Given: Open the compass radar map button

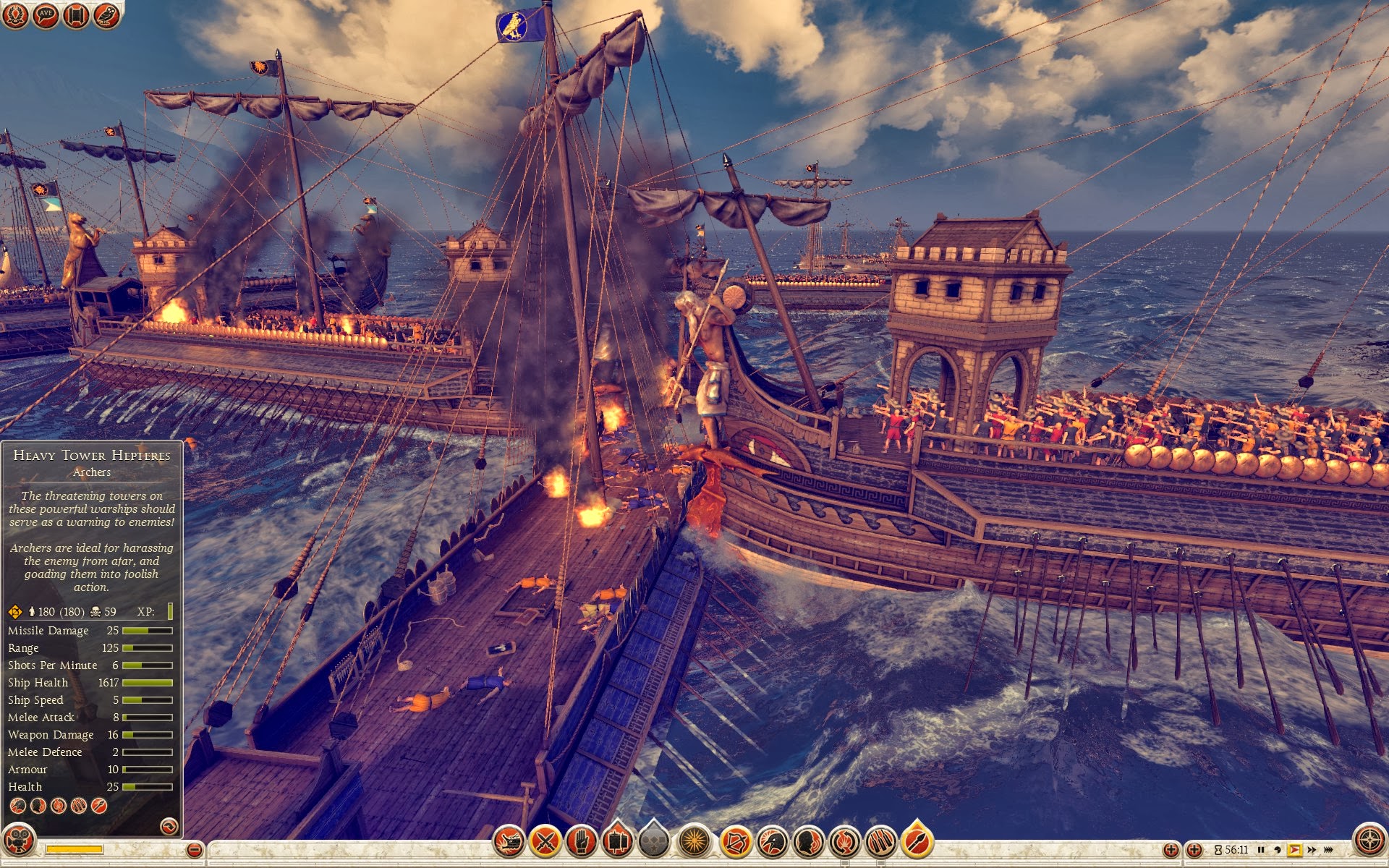Looking at the screenshot, I should click(1369, 841).
